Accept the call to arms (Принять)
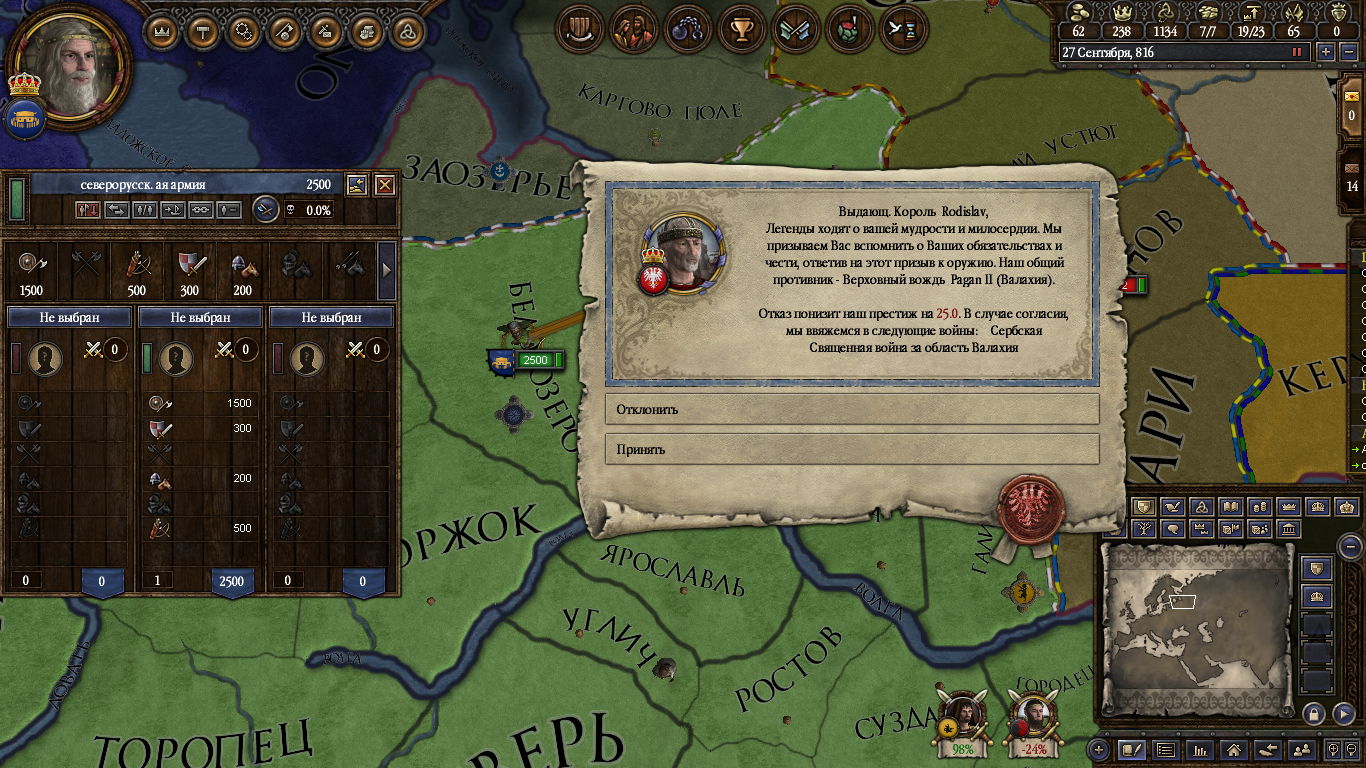 tap(851, 449)
